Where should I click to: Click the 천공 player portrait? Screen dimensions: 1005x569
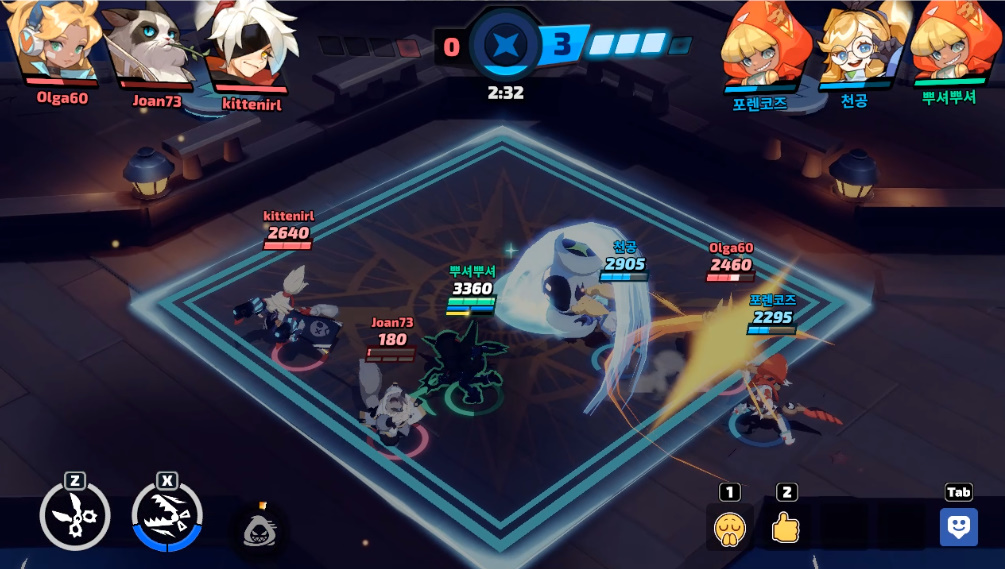pos(853,45)
